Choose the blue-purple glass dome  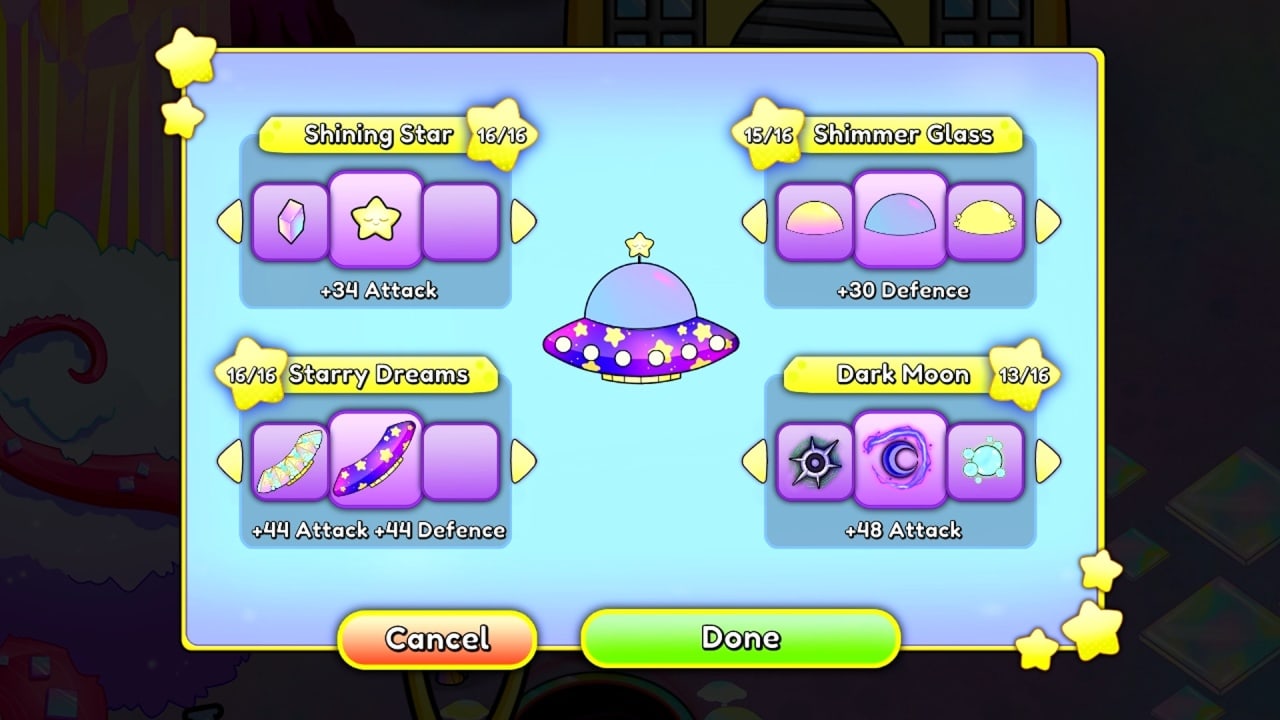point(900,219)
